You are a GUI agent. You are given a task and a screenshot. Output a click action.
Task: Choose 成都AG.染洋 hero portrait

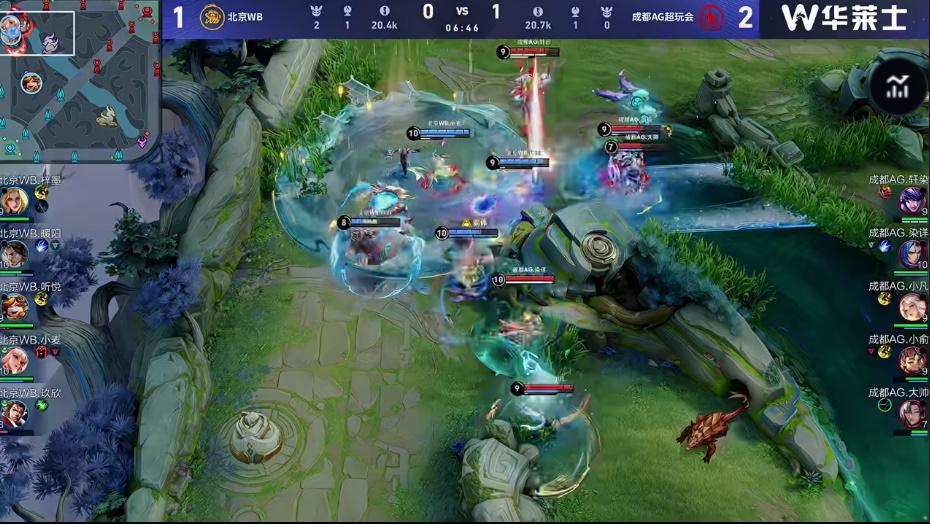pos(912,254)
